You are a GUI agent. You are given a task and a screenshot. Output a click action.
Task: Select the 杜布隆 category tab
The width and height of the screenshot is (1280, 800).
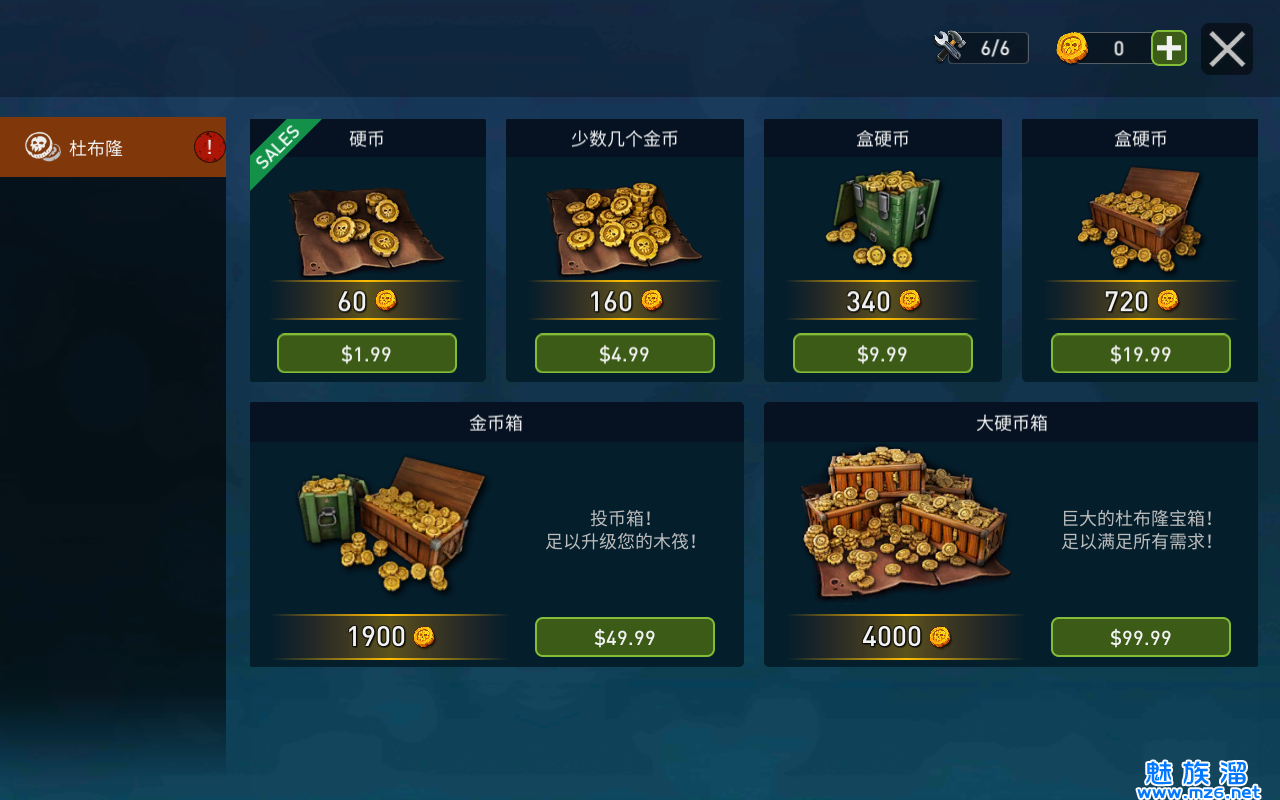tap(112, 148)
